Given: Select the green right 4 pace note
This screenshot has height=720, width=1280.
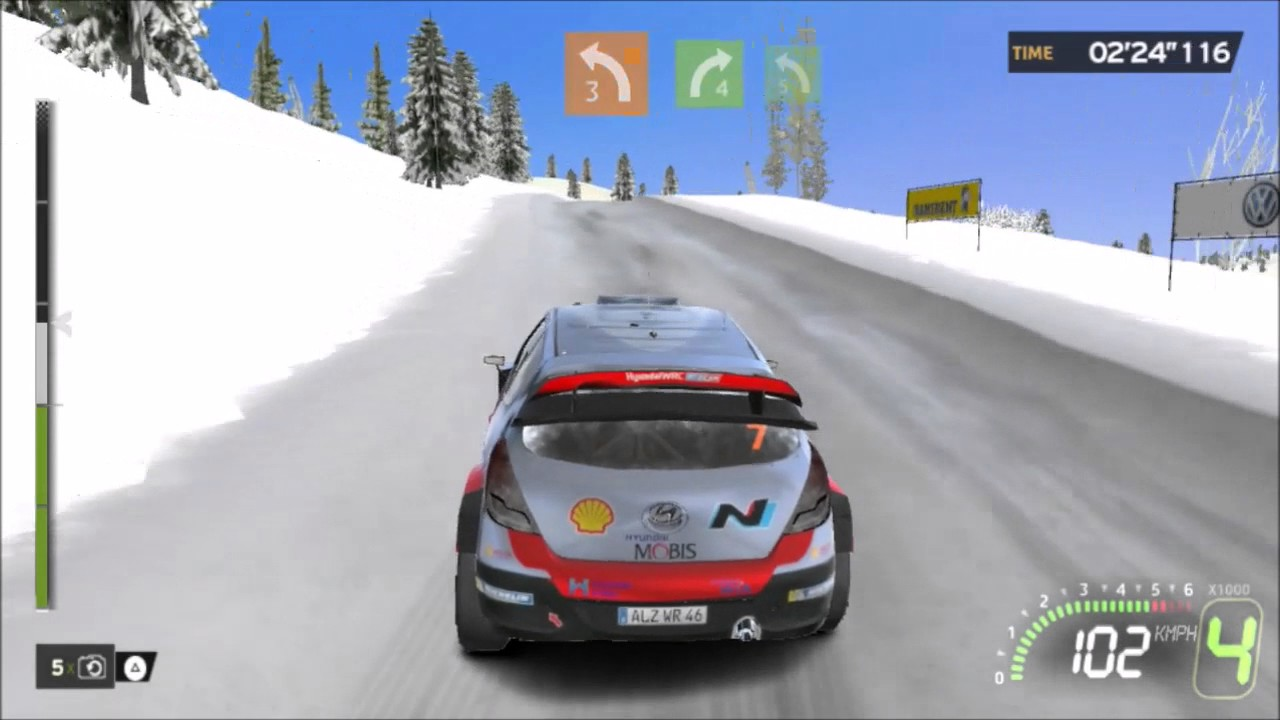Looking at the screenshot, I should tap(709, 74).
